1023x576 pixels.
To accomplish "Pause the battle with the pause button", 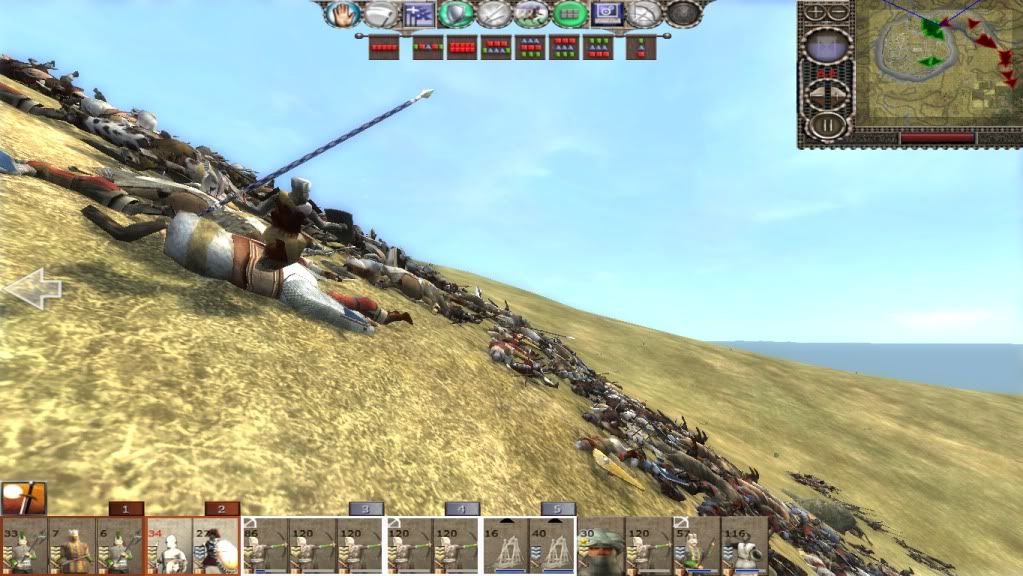I will click(828, 125).
